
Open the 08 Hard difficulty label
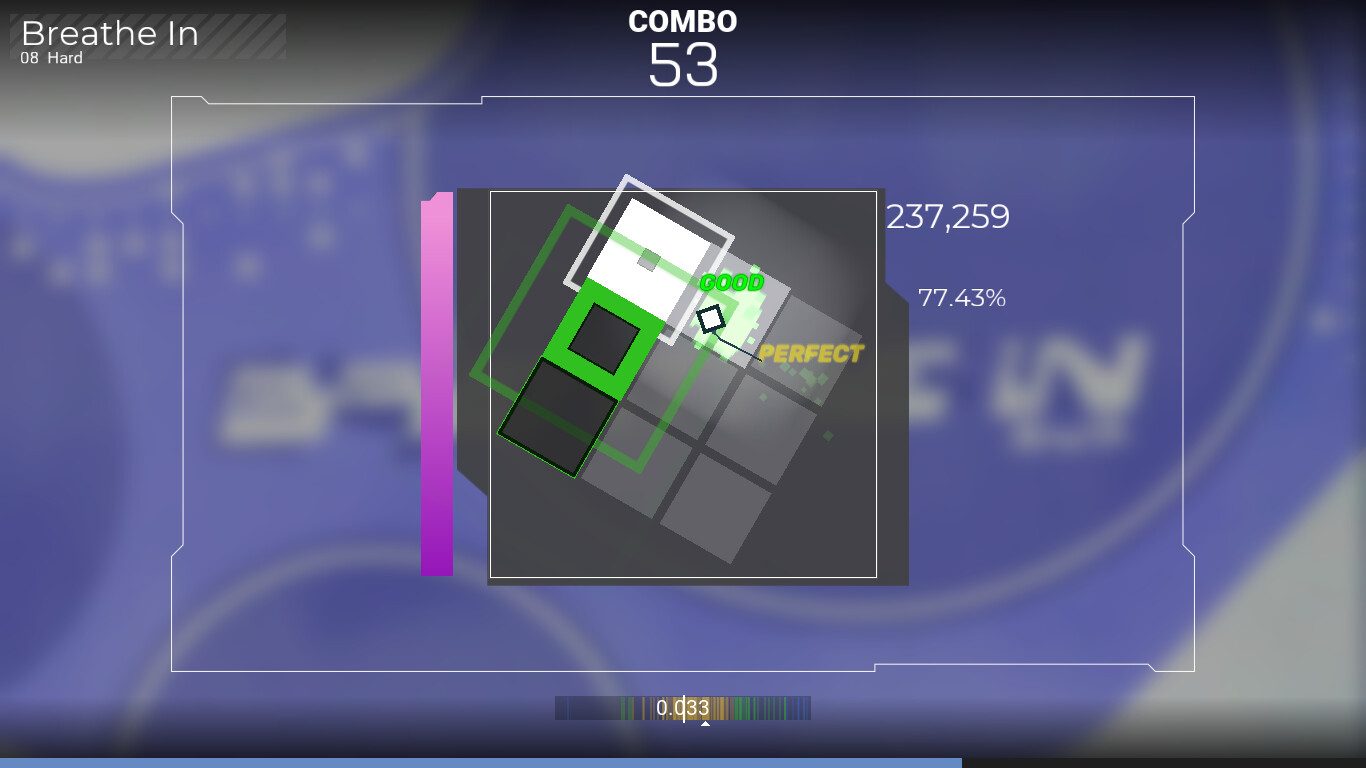pyautogui.click(x=50, y=58)
